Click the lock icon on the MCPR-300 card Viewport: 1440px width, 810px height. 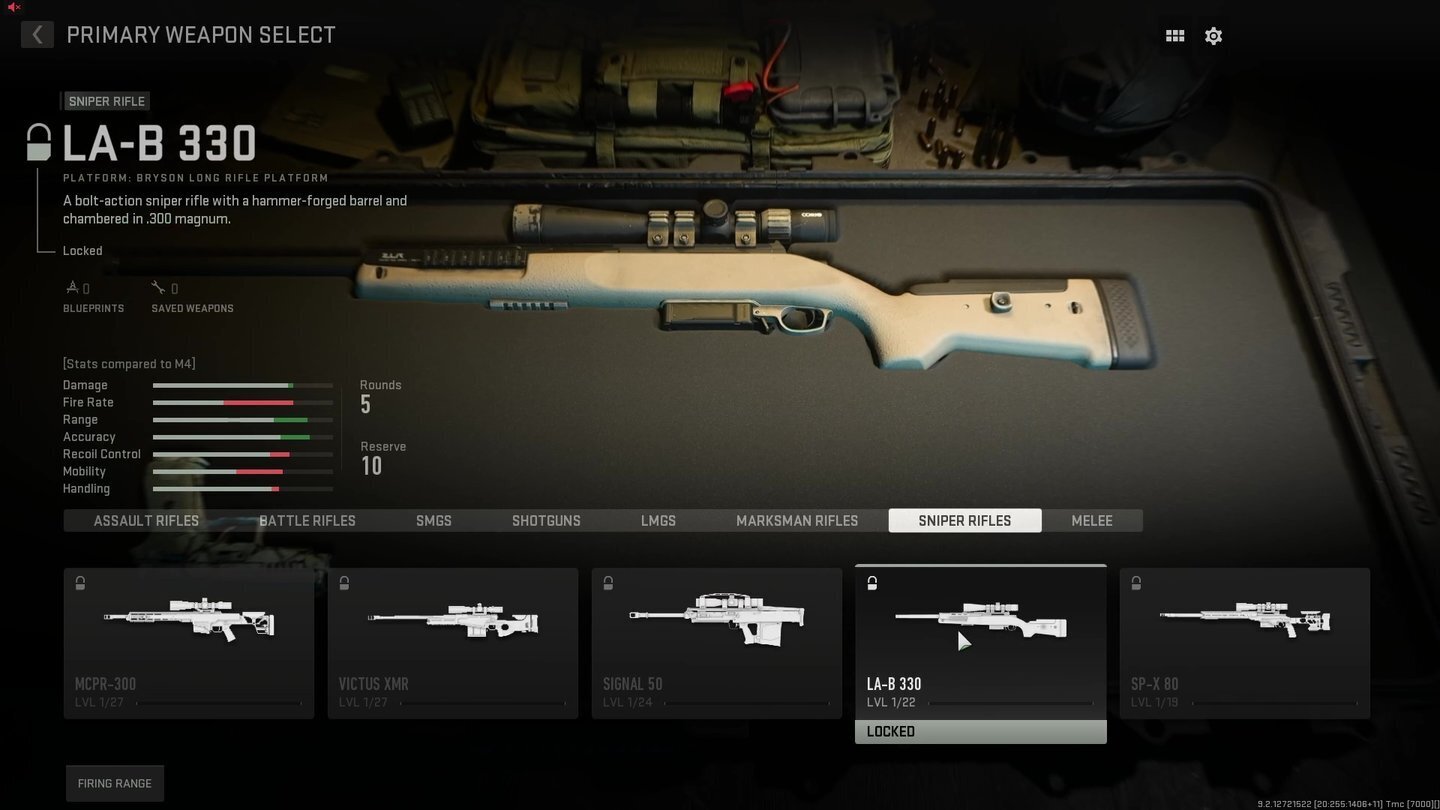pos(80,583)
